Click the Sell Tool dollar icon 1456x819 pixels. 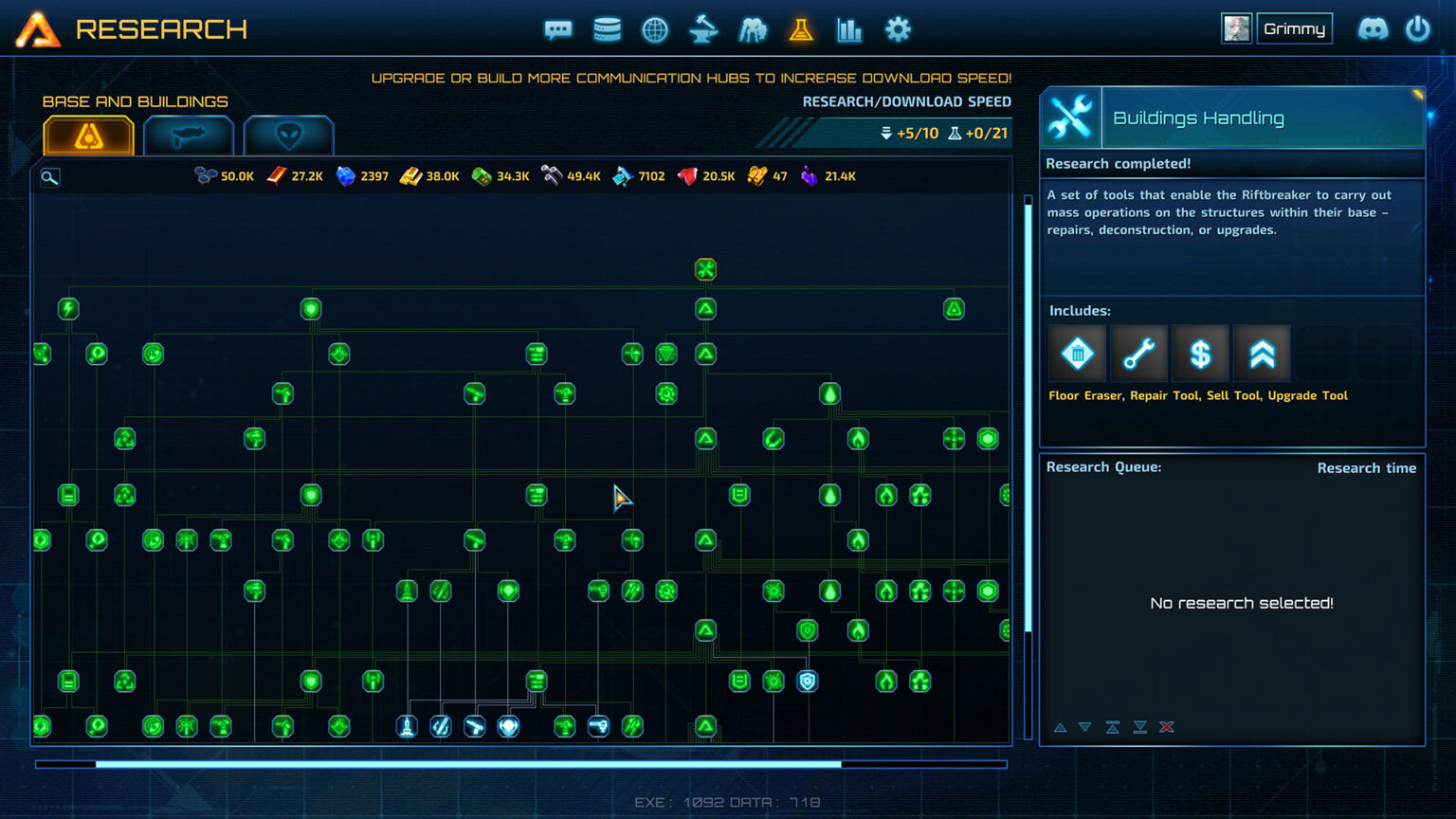tap(1200, 353)
